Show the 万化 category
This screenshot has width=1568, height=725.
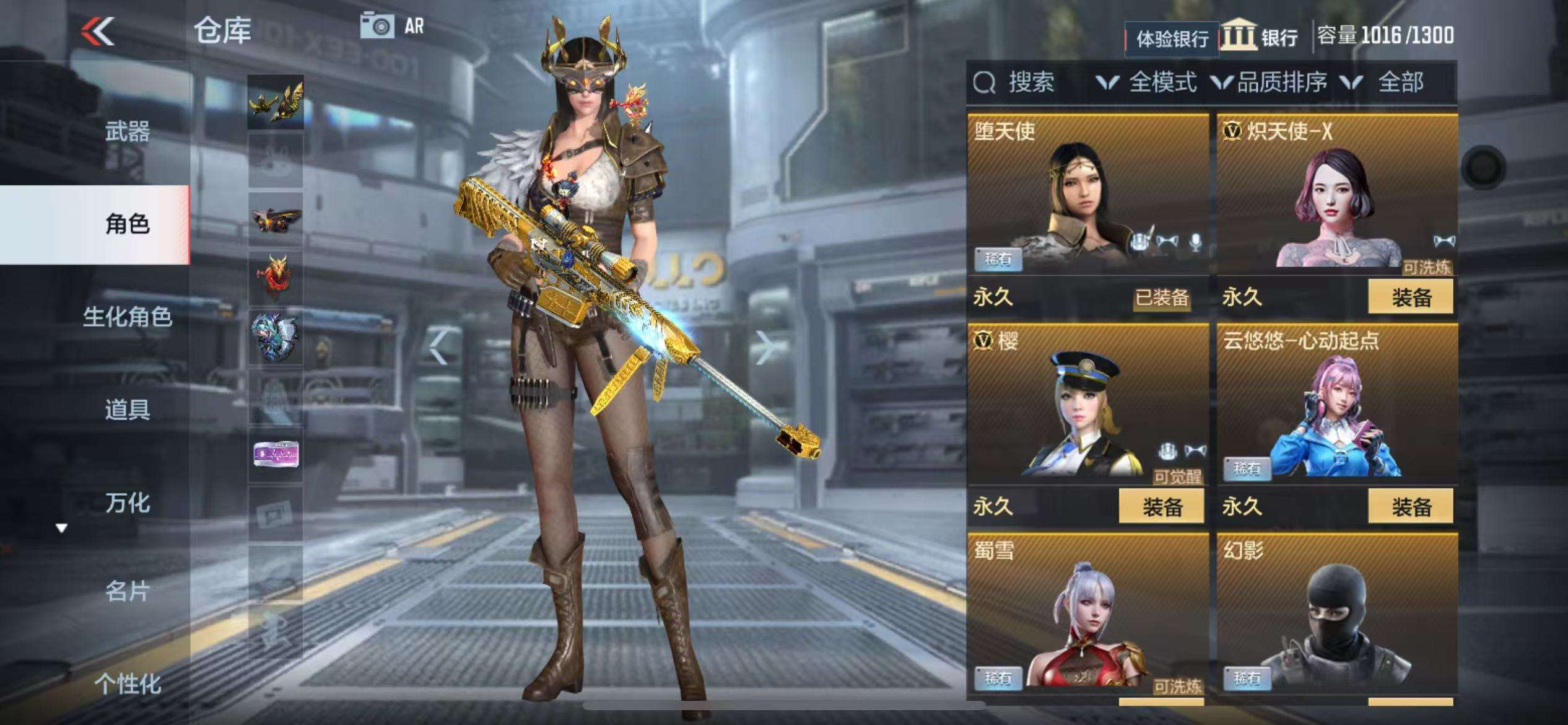(x=127, y=503)
